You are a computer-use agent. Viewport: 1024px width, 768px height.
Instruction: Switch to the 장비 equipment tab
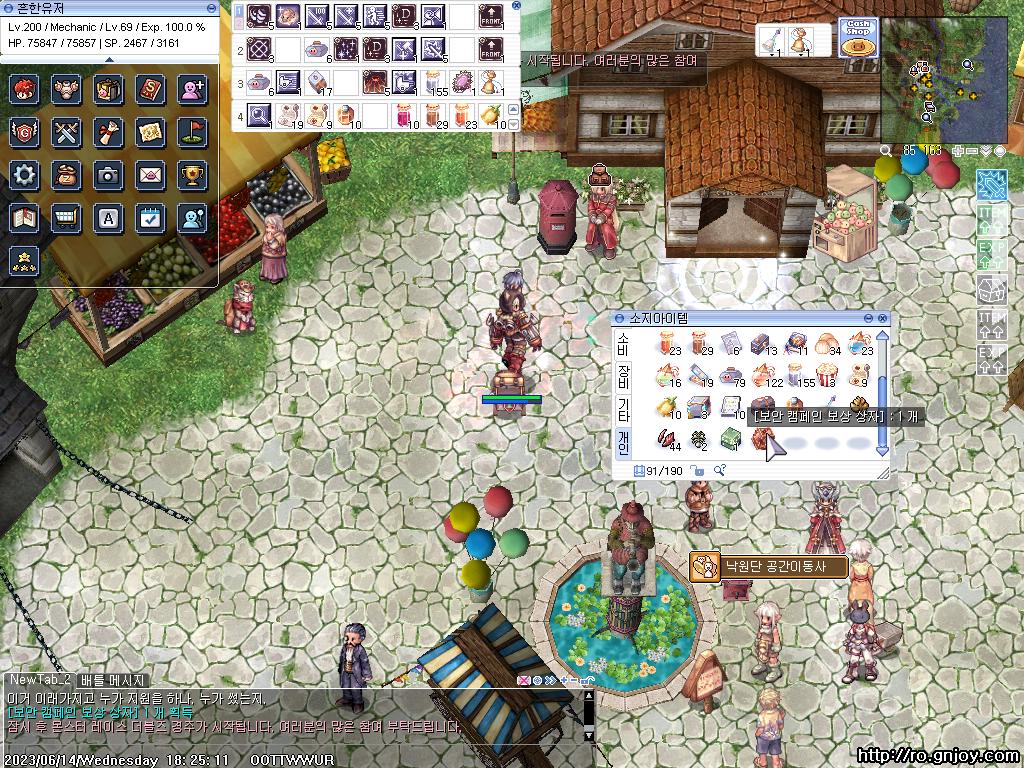click(623, 377)
